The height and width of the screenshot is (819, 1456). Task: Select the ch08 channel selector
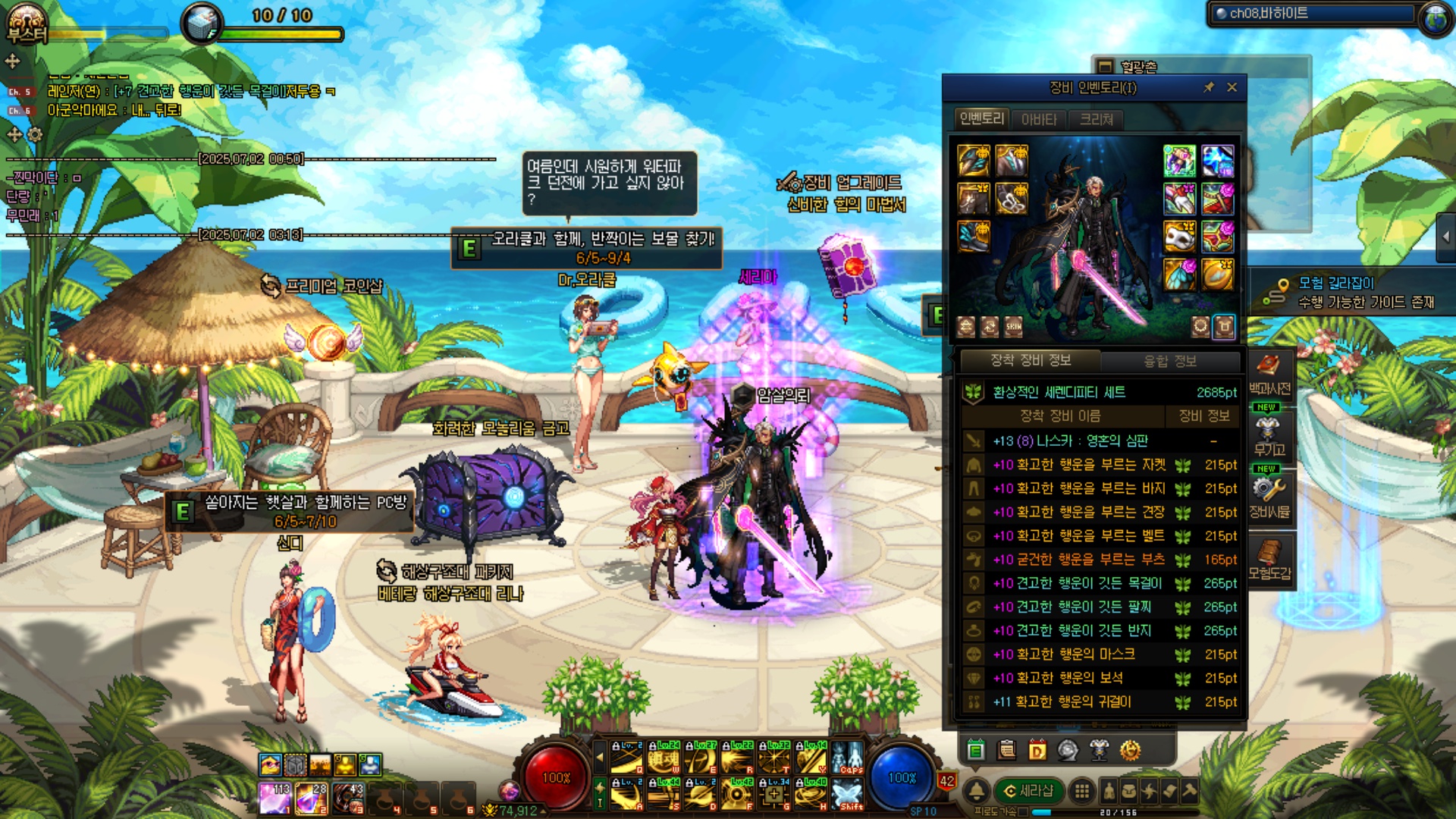[1312, 14]
